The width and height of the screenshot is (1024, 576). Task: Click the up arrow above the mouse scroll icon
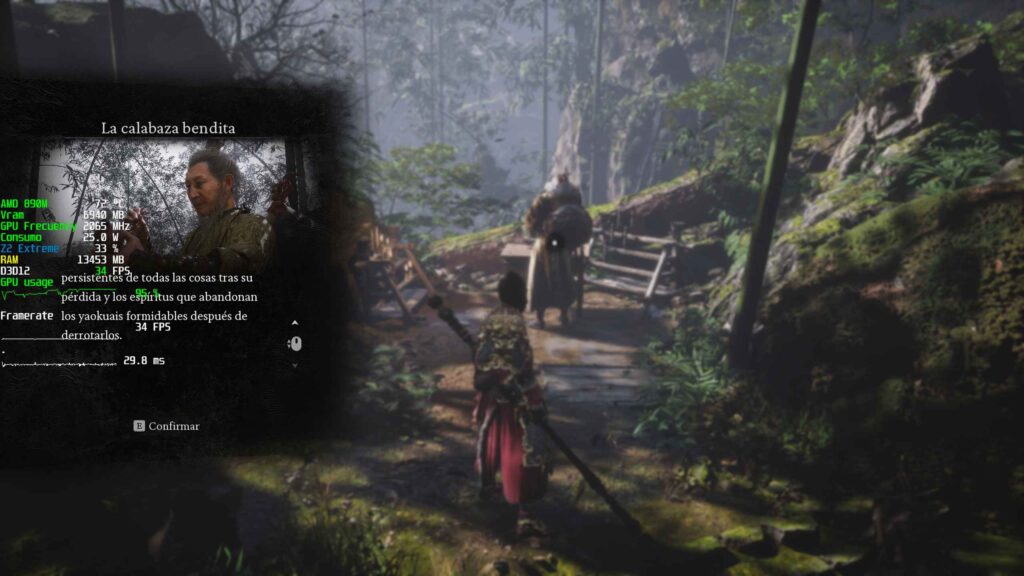pos(295,323)
